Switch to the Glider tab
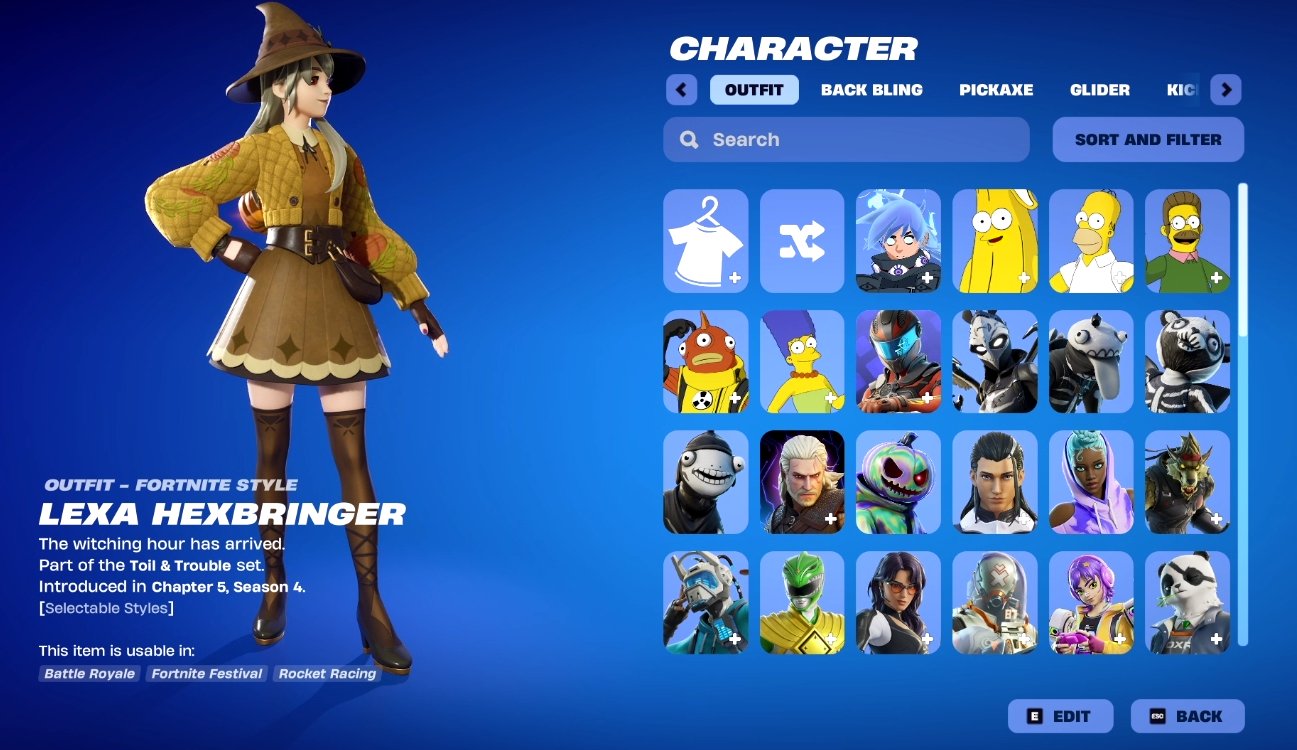 [1100, 89]
